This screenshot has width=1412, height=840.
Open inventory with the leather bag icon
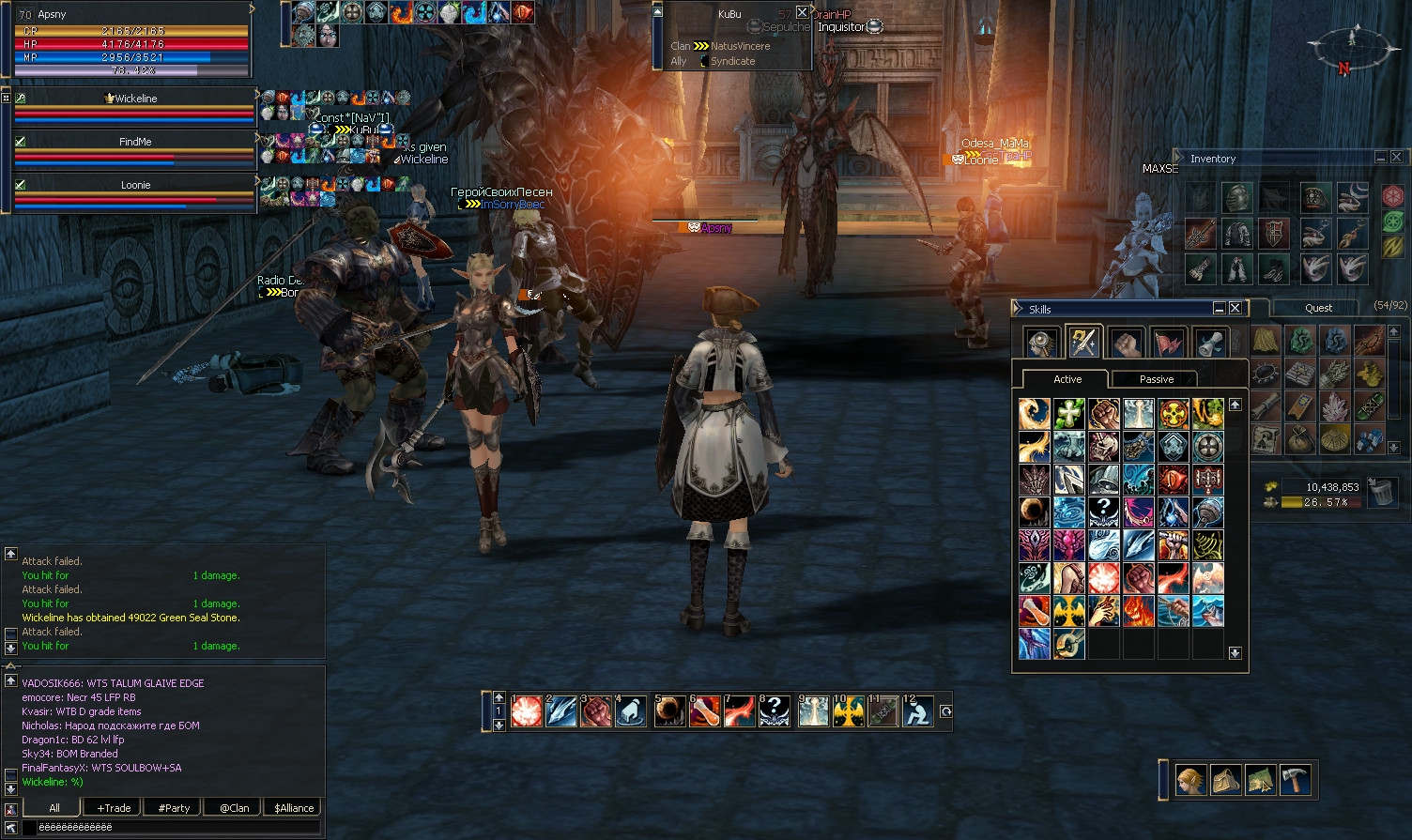pos(1225,781)
